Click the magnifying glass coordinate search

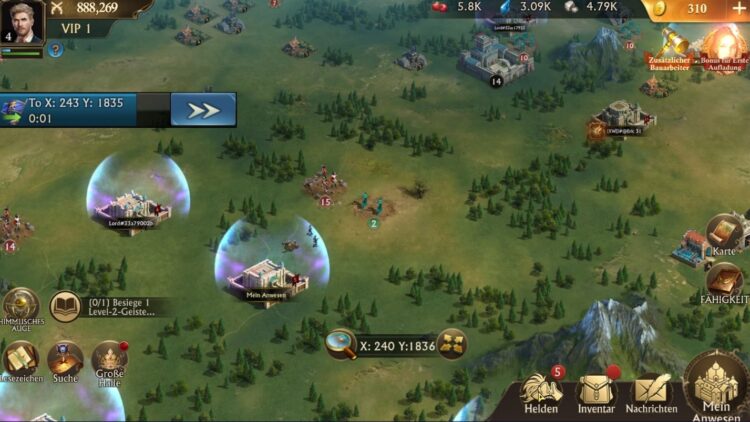pos(341,344)
